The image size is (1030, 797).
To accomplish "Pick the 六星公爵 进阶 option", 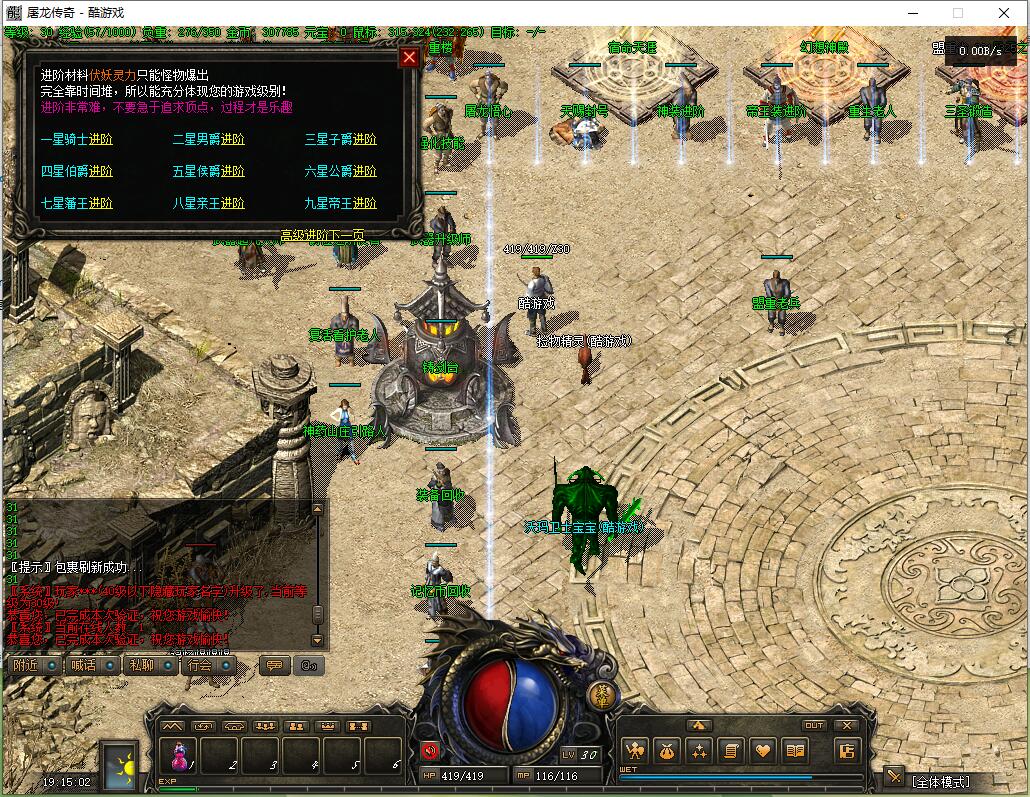I will point(341,172).
